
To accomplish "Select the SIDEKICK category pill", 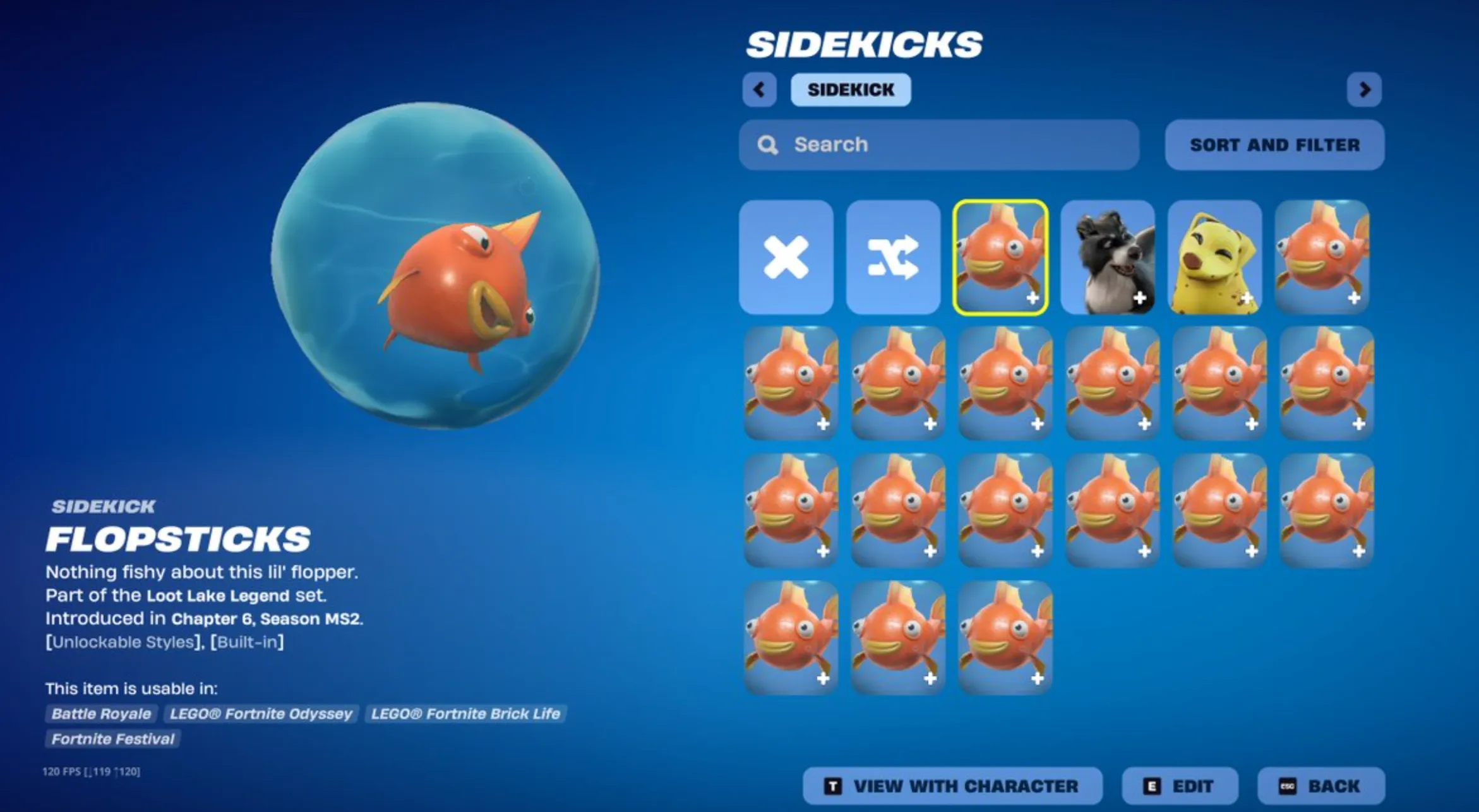I will coord(851,90).
